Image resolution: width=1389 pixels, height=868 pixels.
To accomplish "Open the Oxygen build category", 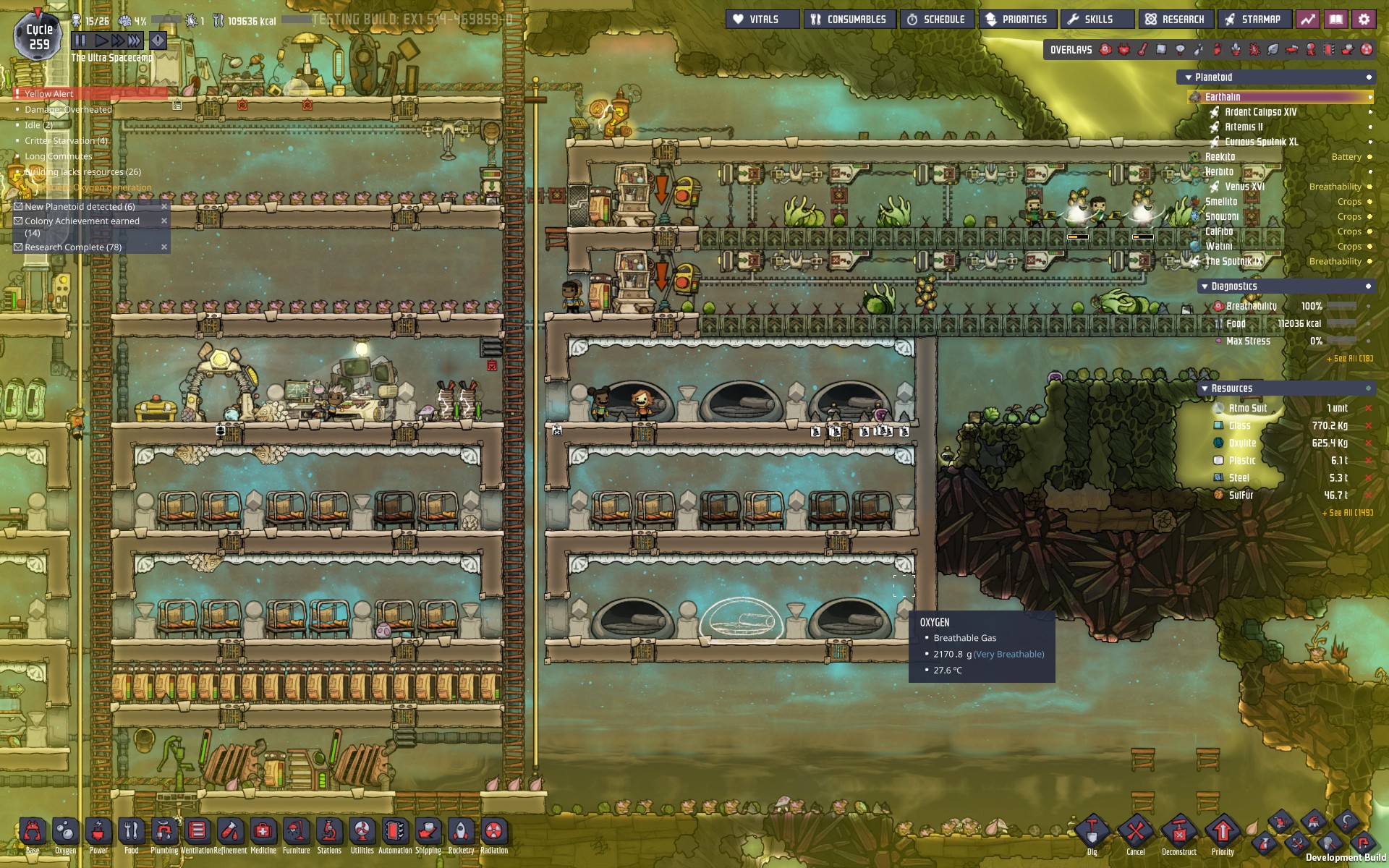I will (x=65, y=833).
